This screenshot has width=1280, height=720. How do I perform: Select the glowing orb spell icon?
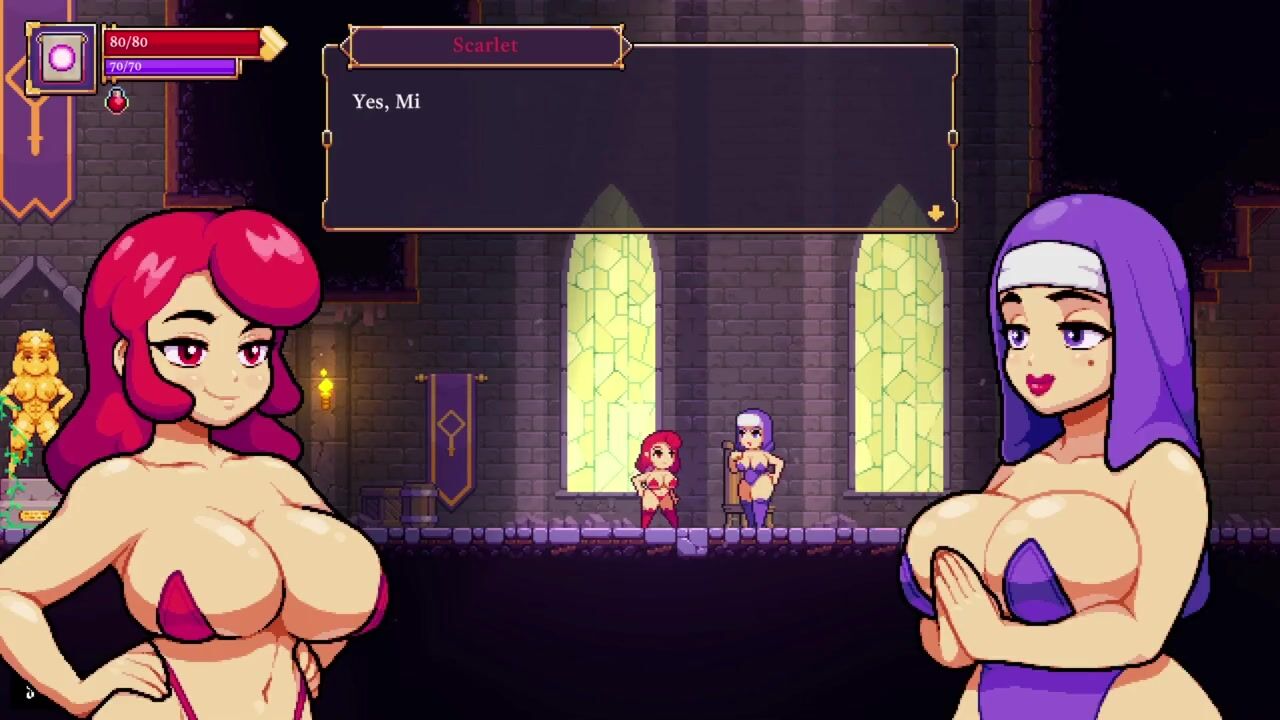pyautogui.click(x=62, y=58)
